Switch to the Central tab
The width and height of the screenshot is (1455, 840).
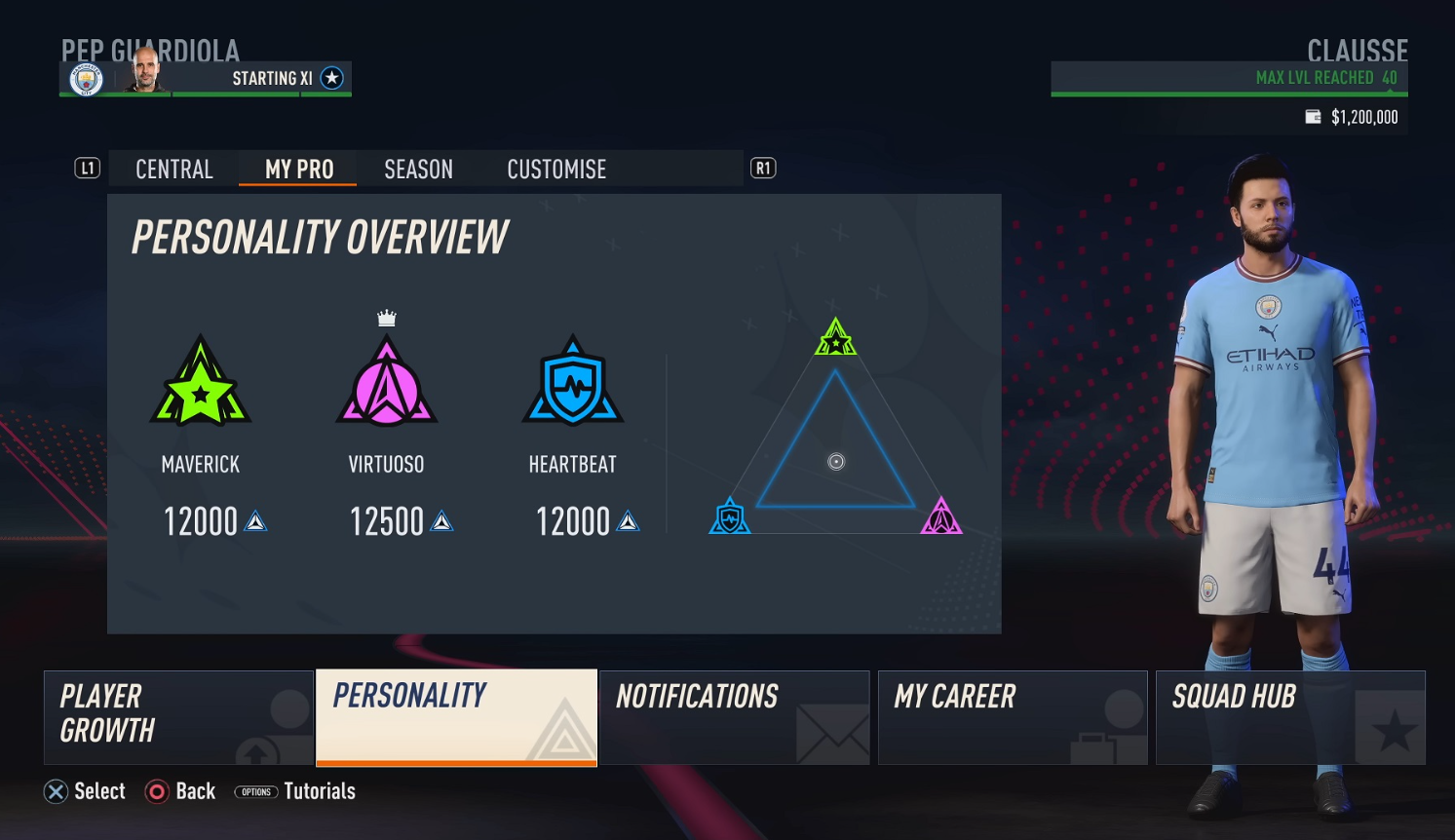174,170
